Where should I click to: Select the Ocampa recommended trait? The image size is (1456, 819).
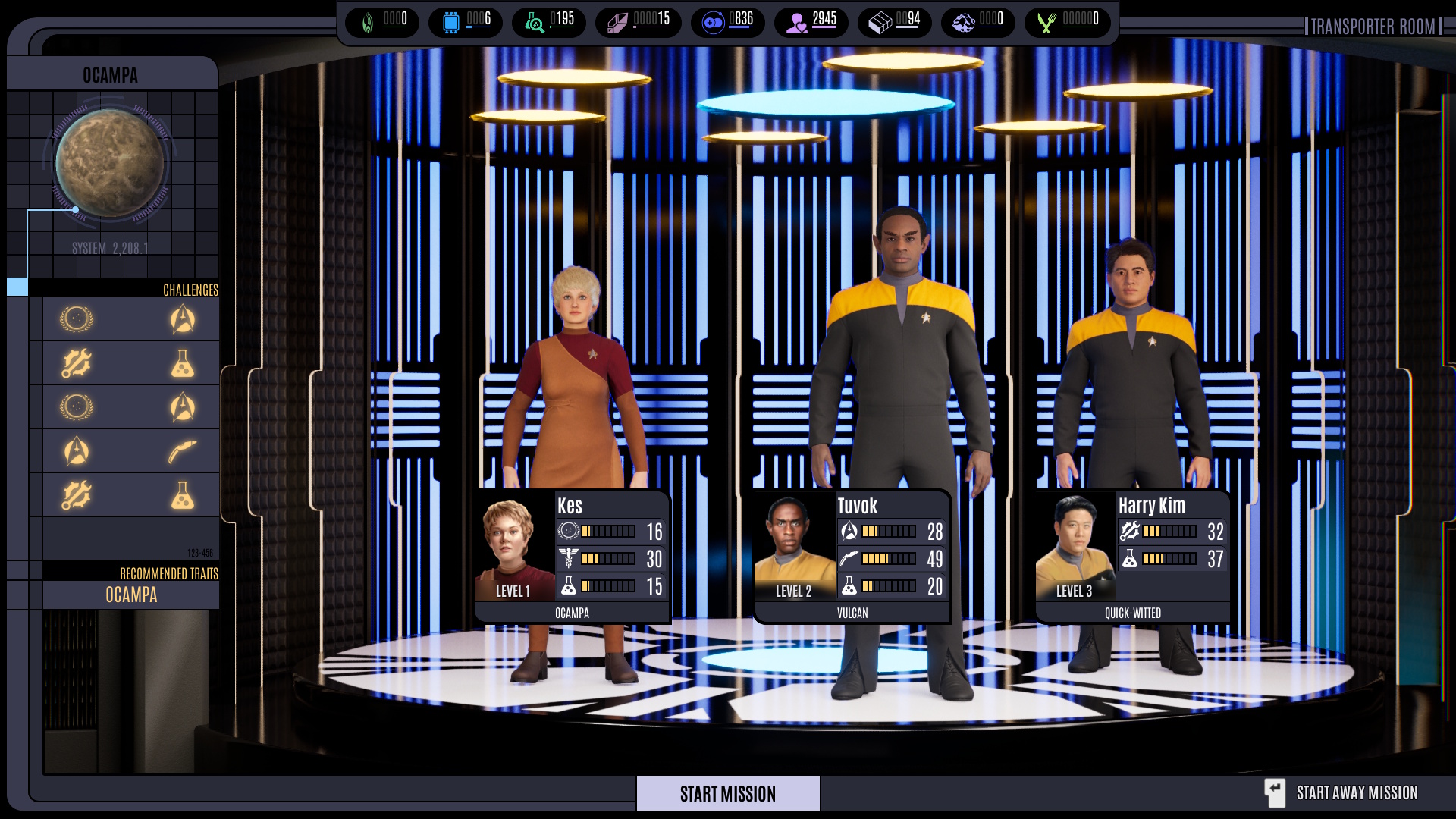pyautogui.click(x=131, y=595)
